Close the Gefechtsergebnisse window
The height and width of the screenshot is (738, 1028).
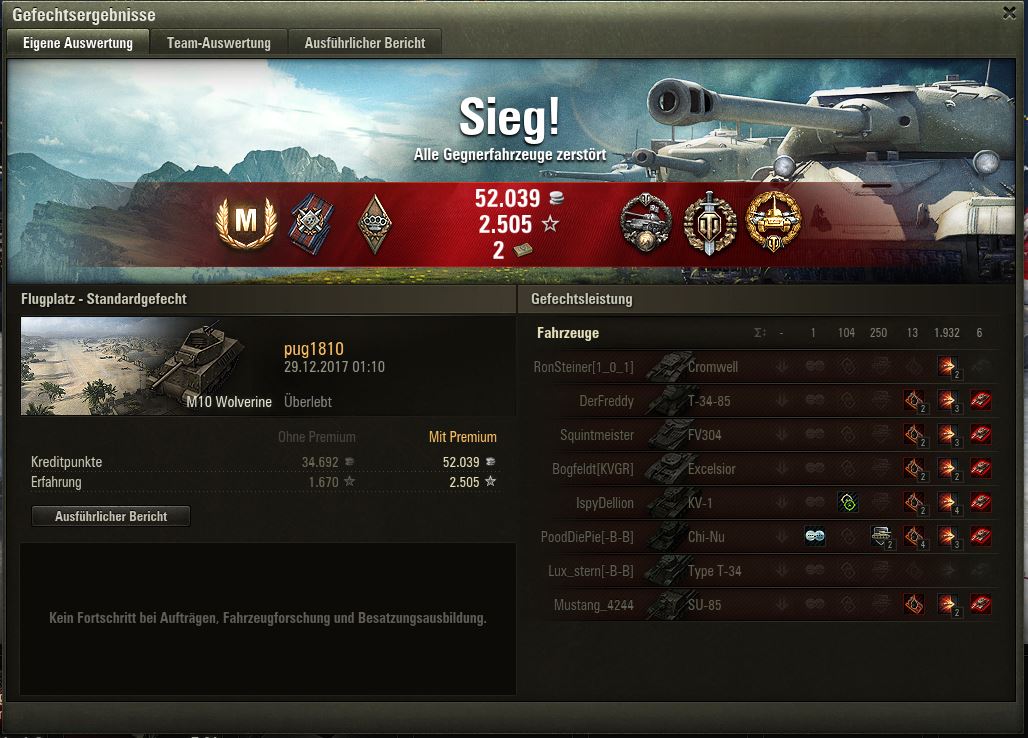click(1009, 13)
